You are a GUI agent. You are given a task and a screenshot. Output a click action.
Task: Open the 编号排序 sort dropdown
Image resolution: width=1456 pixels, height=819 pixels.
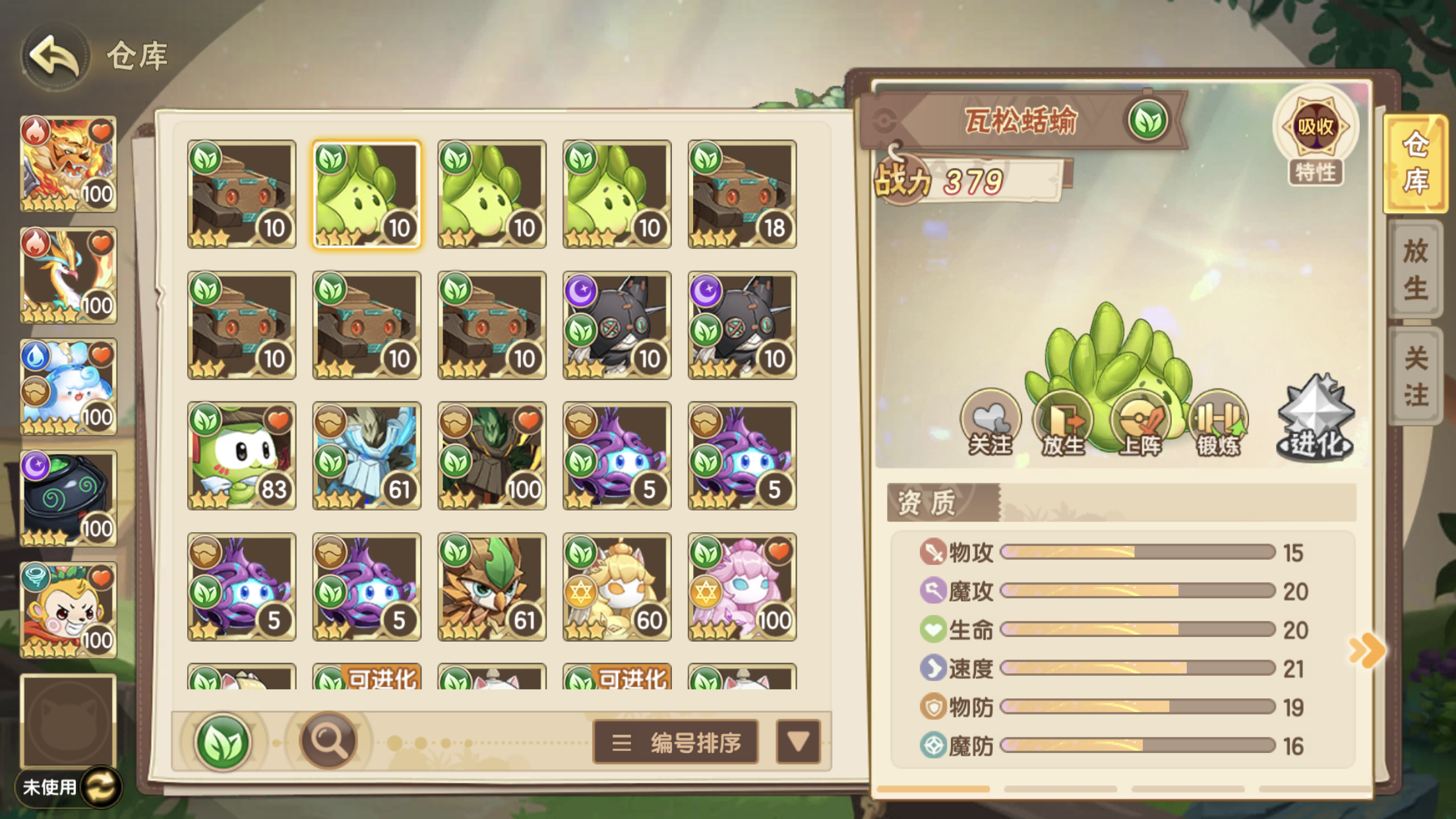tap(675, 741)
